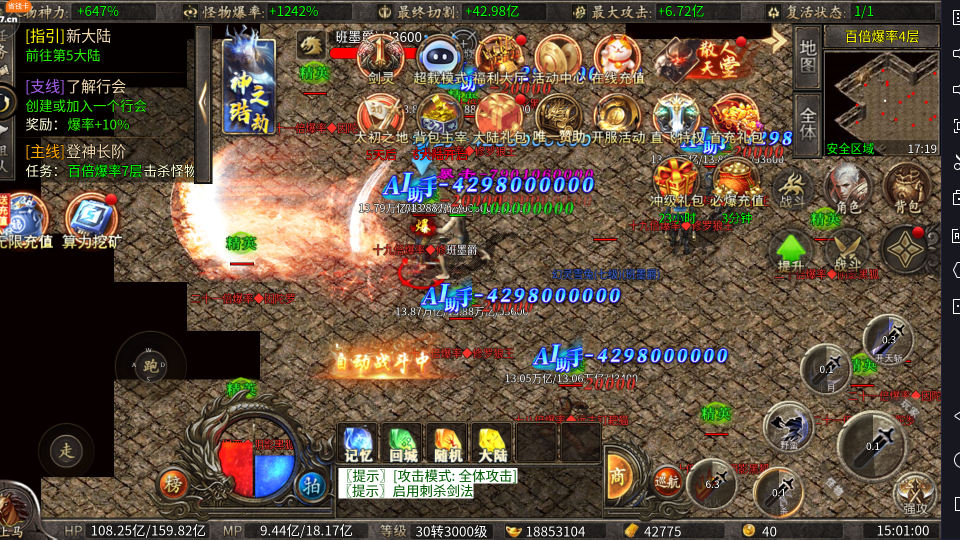Image resolution: width=960 pixels, height=540 pixels.
Task: Activate 超载模式 robot icon
Action: [x=439, y=58]
